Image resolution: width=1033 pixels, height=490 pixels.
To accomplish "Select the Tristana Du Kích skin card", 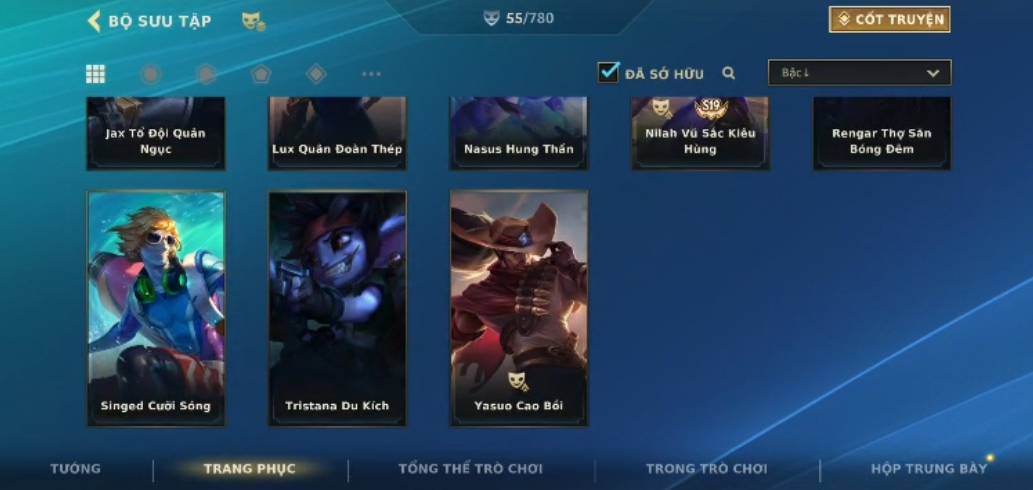I will (337, 308).
